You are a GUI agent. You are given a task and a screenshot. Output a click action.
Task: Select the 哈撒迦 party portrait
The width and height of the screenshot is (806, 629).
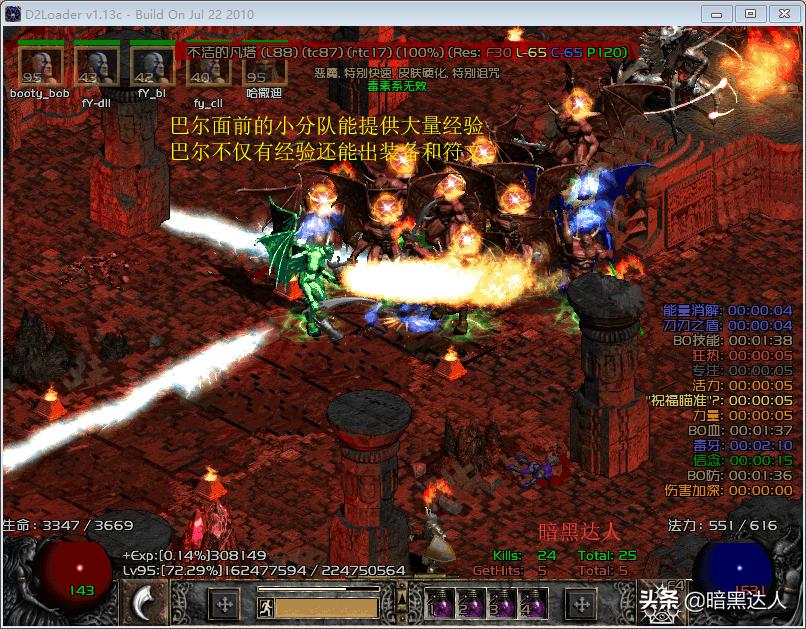[263, 66]
